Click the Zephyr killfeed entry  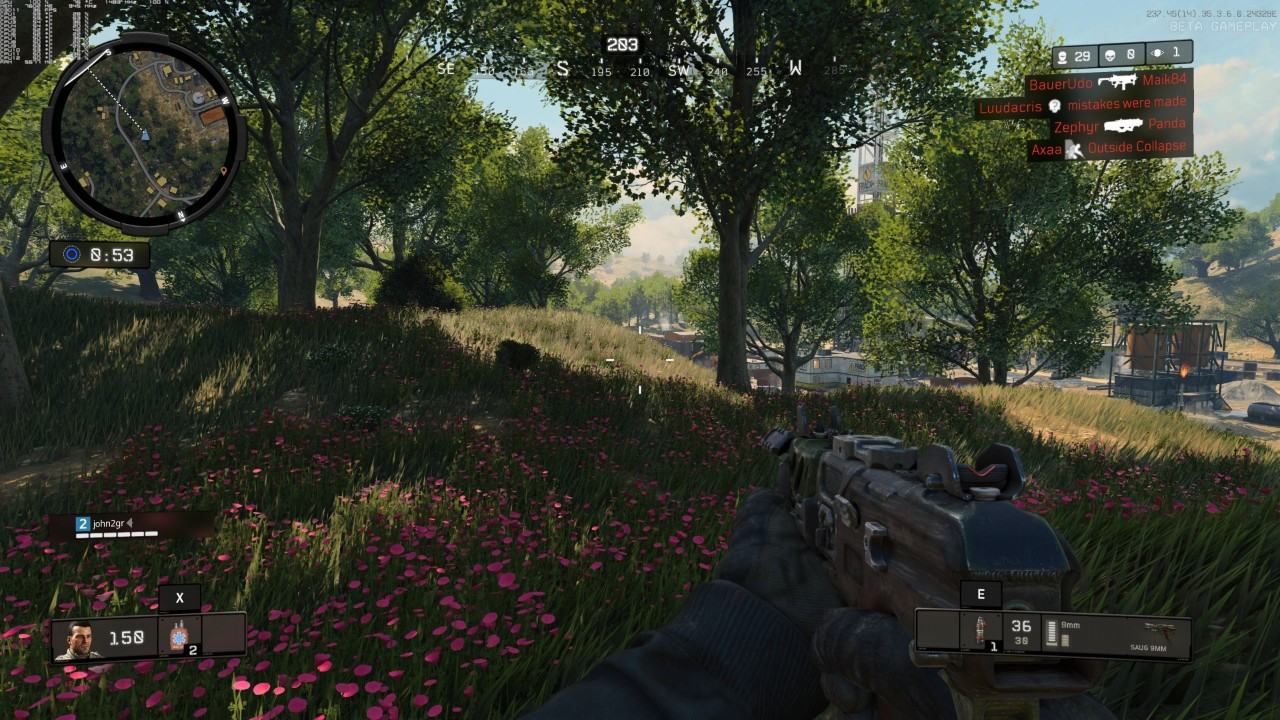tap(1119, 126)
